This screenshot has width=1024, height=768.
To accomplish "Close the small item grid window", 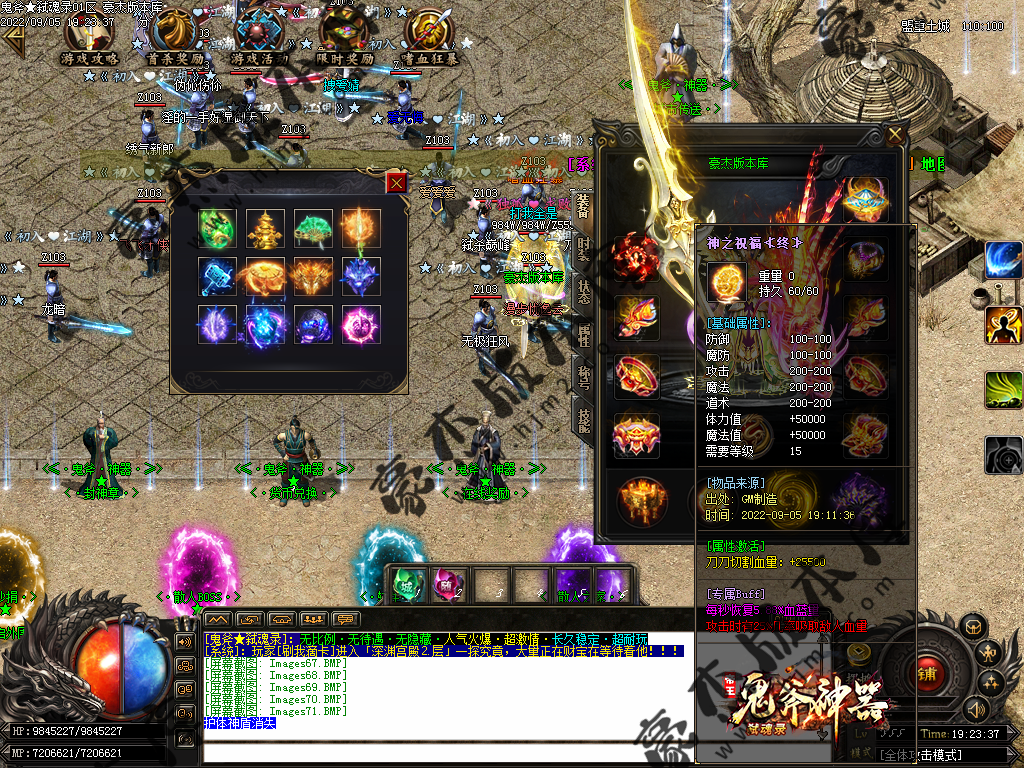I will pos(397,182).
